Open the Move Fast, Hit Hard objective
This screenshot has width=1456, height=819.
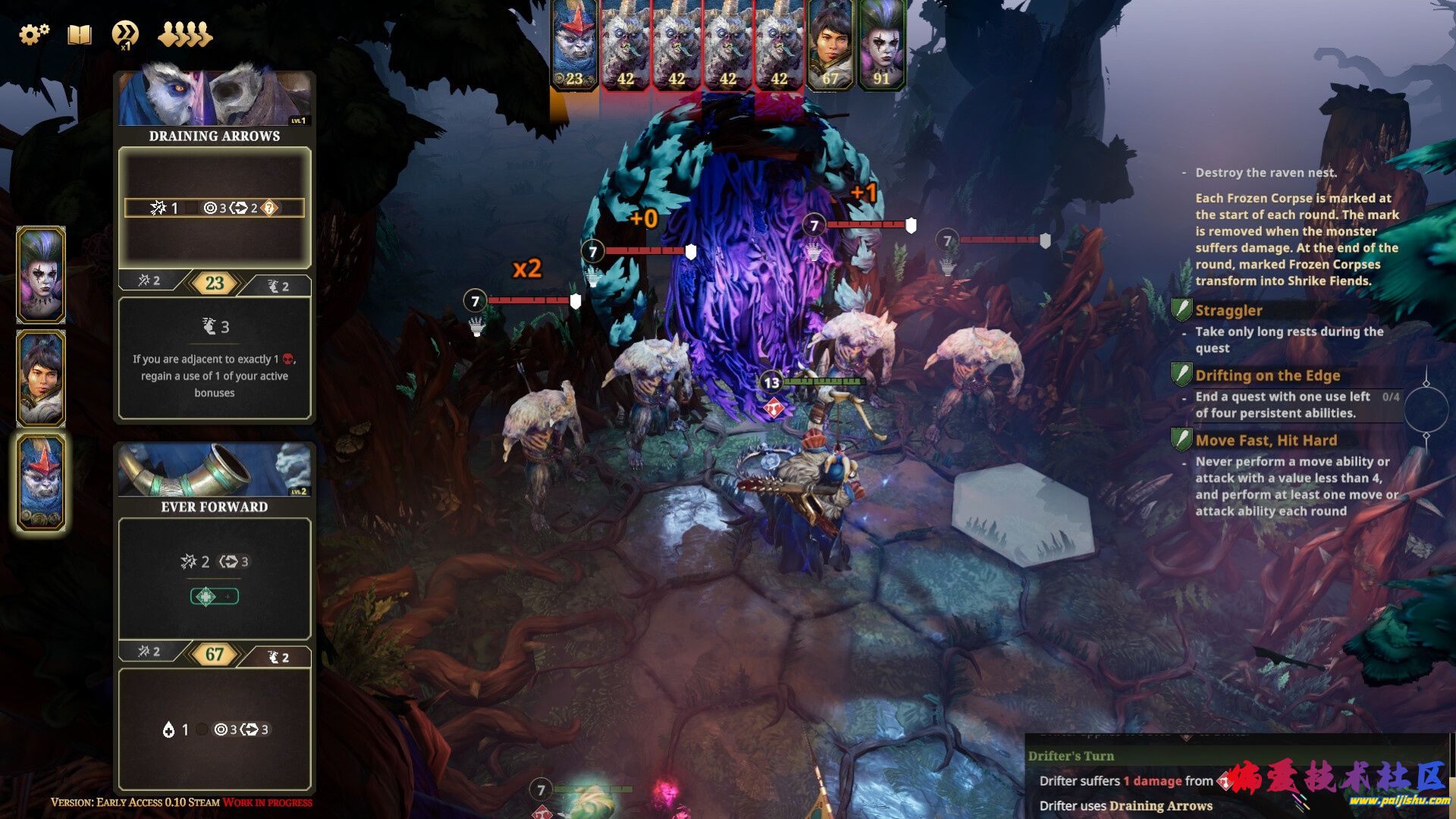[x=1266, y=441]
